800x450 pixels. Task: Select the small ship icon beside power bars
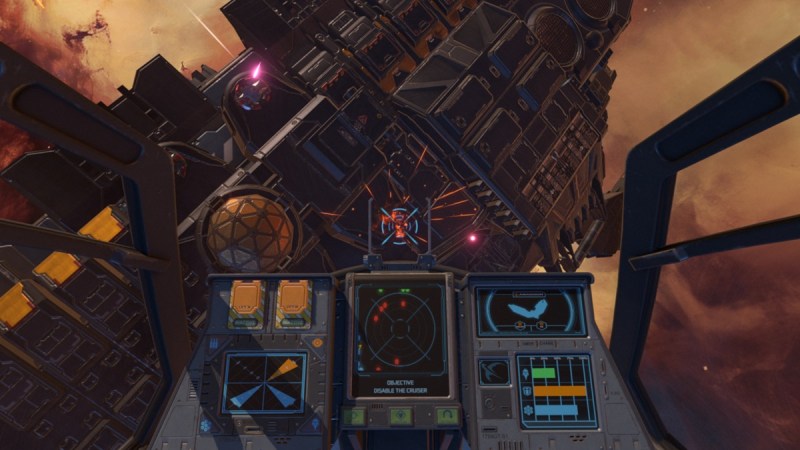[x=494, y=371]
